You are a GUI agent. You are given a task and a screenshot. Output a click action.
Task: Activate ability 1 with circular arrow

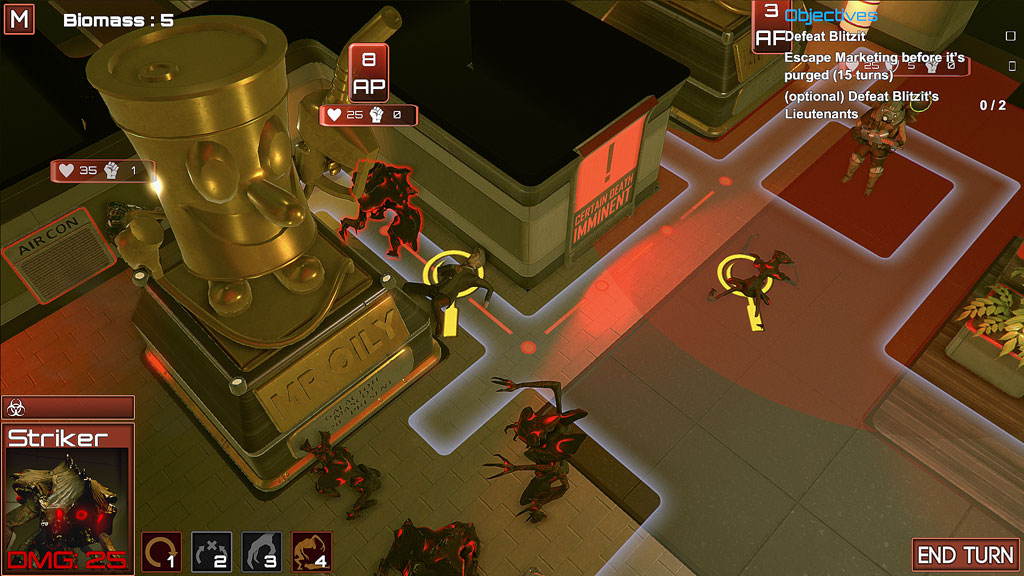click(161, 551)
